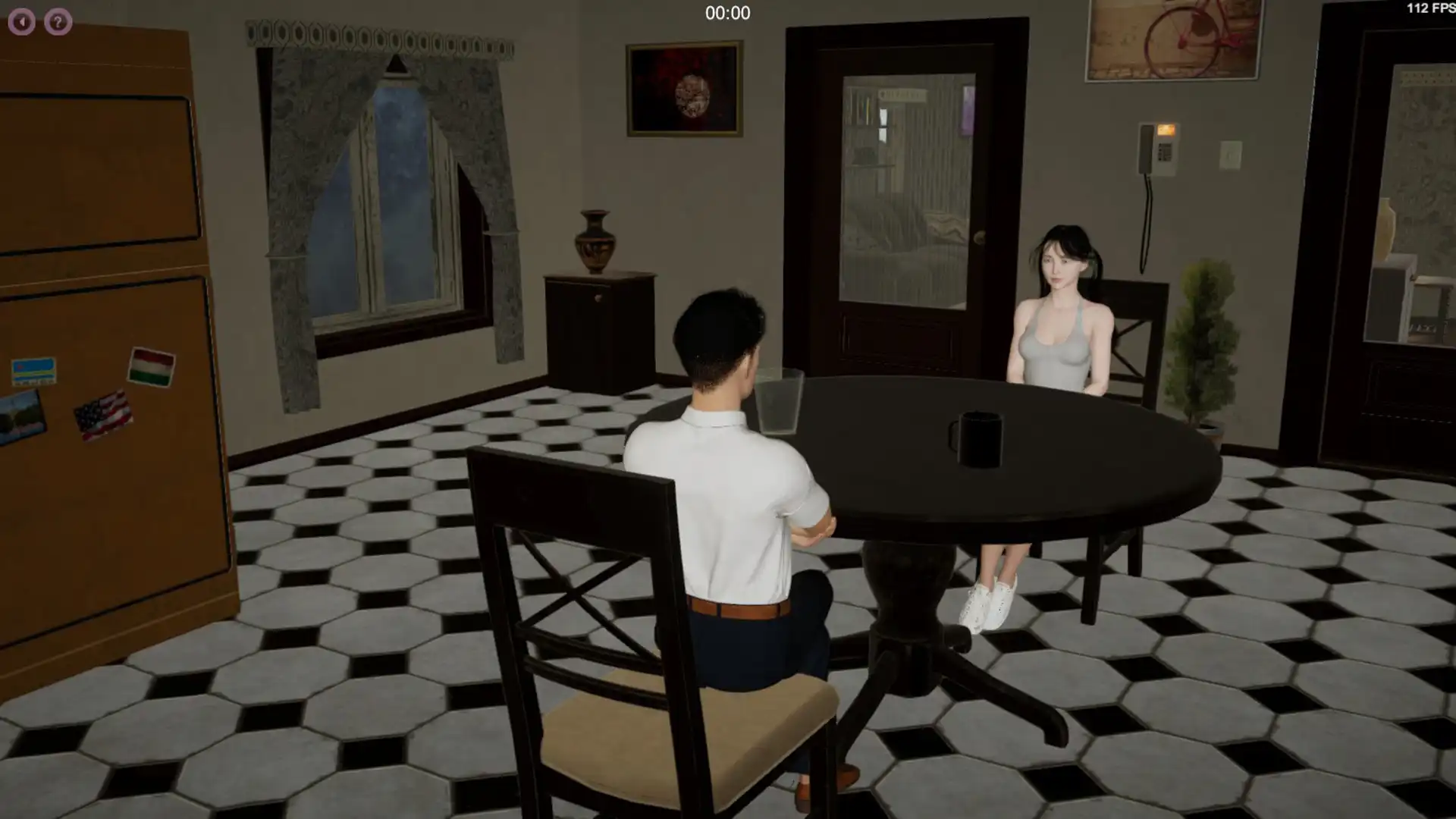Open the help question mark button
The image size is (1456, 819).
click(x=57, y=21)
